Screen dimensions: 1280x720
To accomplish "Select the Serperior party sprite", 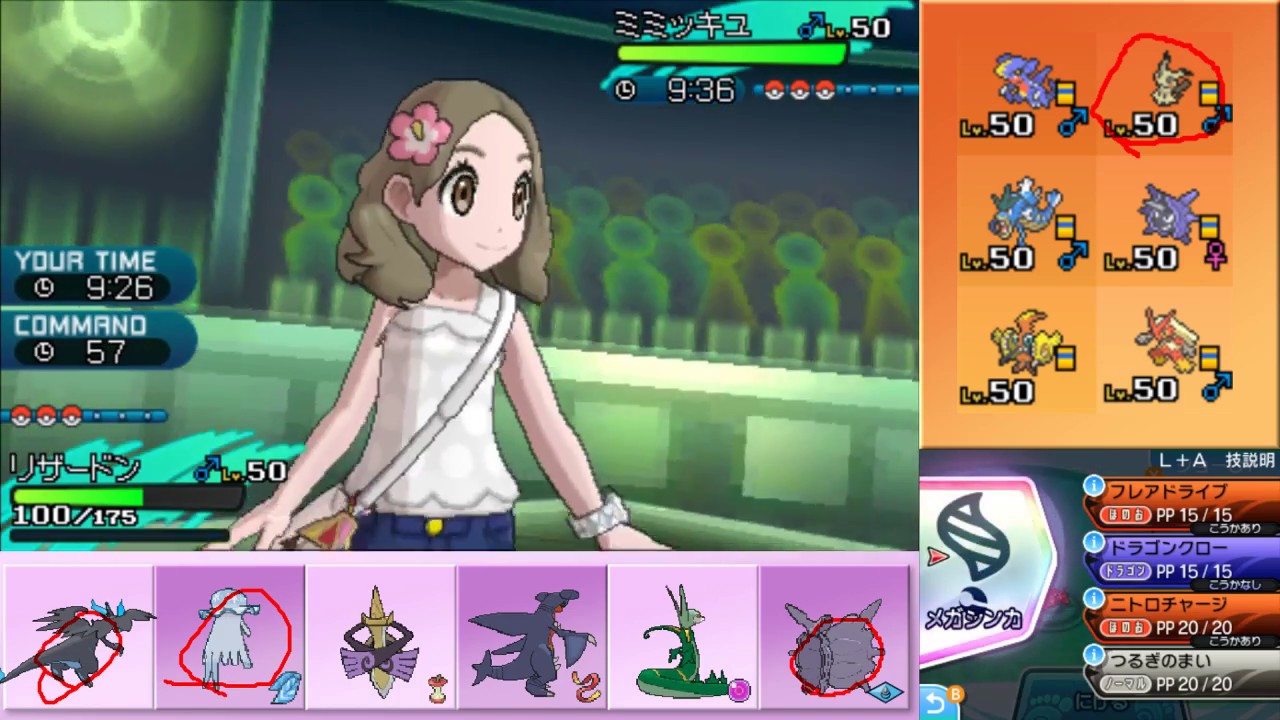I will coord(683,640).
